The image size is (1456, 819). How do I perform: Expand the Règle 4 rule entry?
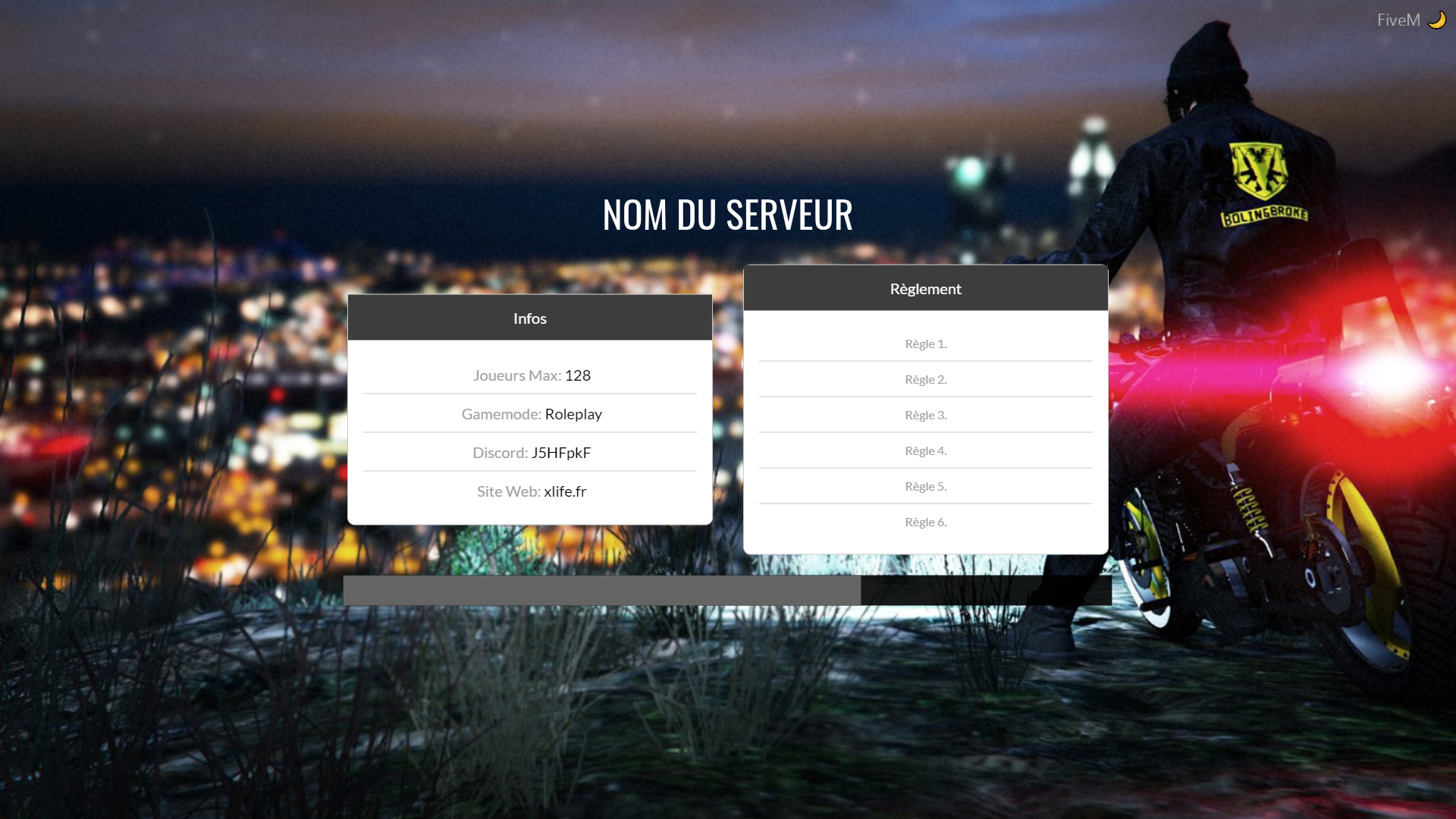(x=926, y=450)
